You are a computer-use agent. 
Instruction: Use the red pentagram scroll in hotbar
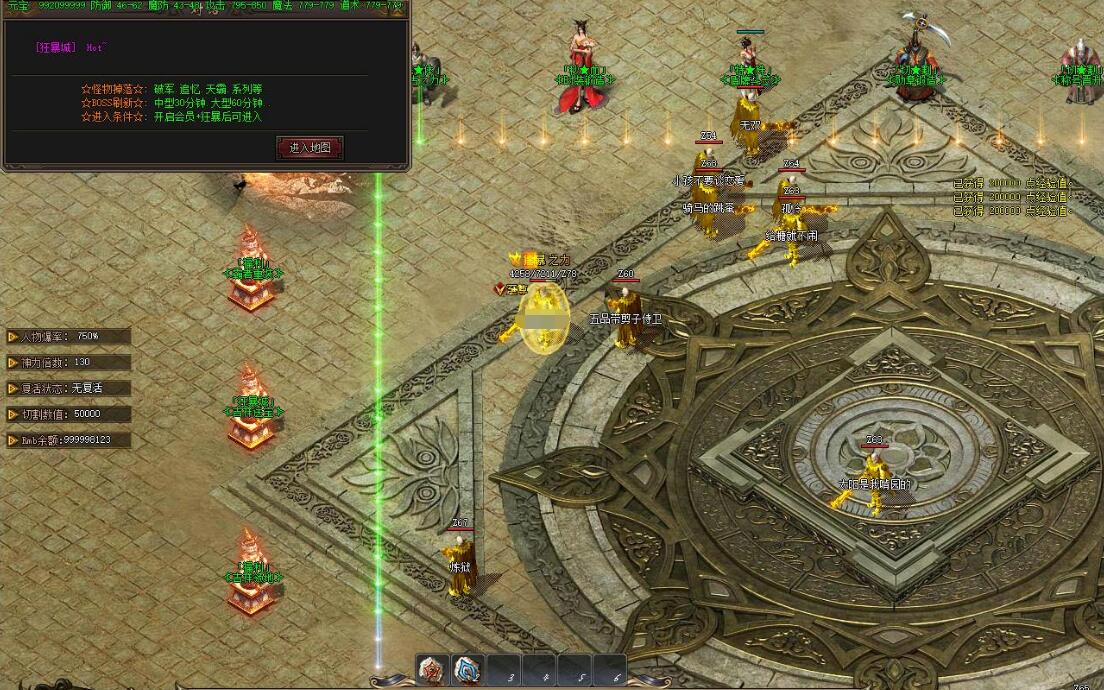click(x=432, y=670)
